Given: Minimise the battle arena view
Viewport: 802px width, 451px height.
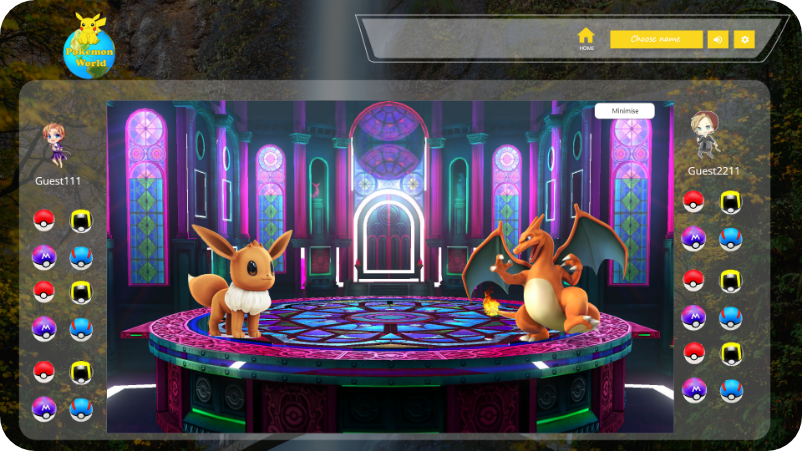Looking at the screenshot, I should [624, 111].
